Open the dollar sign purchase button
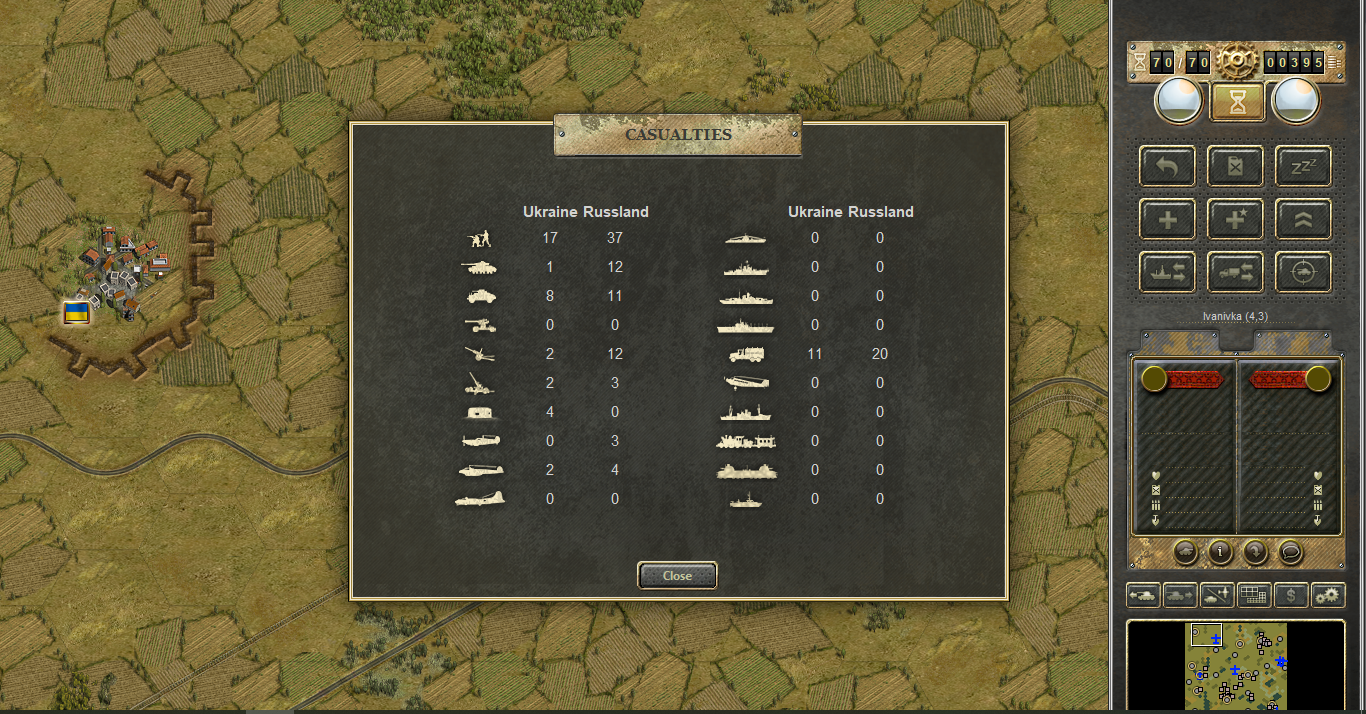This screenshot has width=1366, height=714. click(1291, 596)
